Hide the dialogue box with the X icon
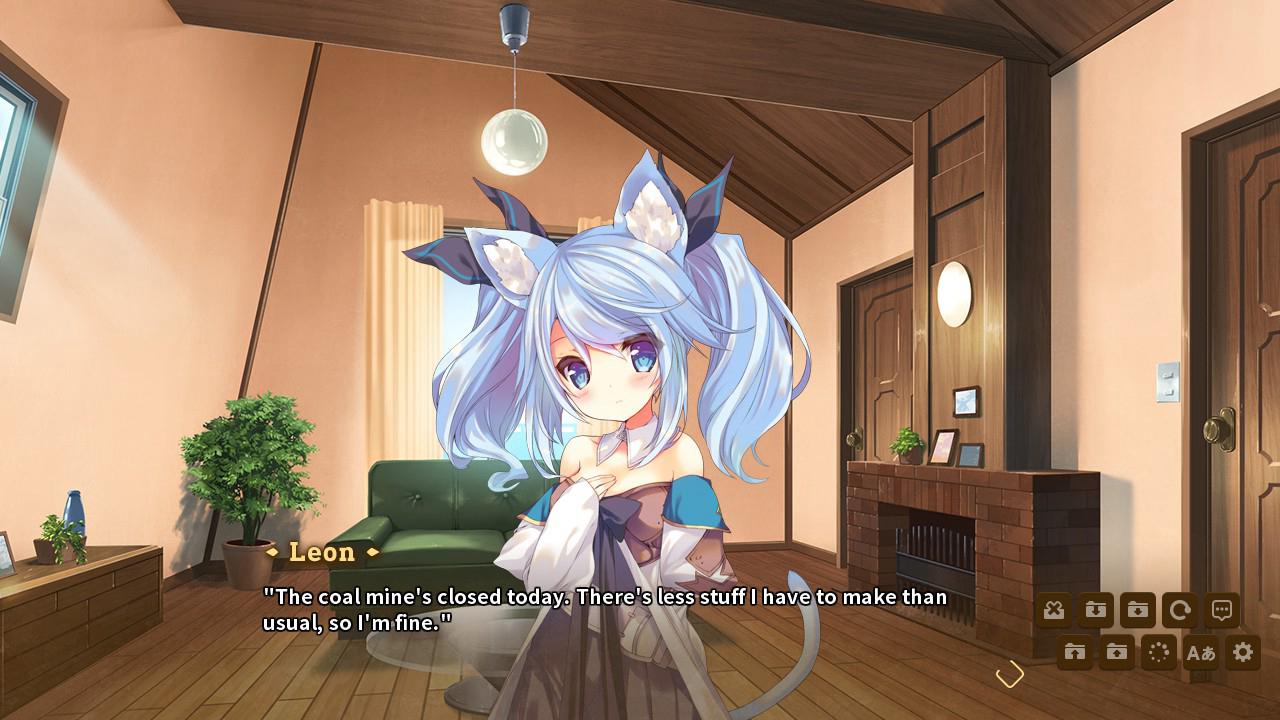 tap(1053, 610)
